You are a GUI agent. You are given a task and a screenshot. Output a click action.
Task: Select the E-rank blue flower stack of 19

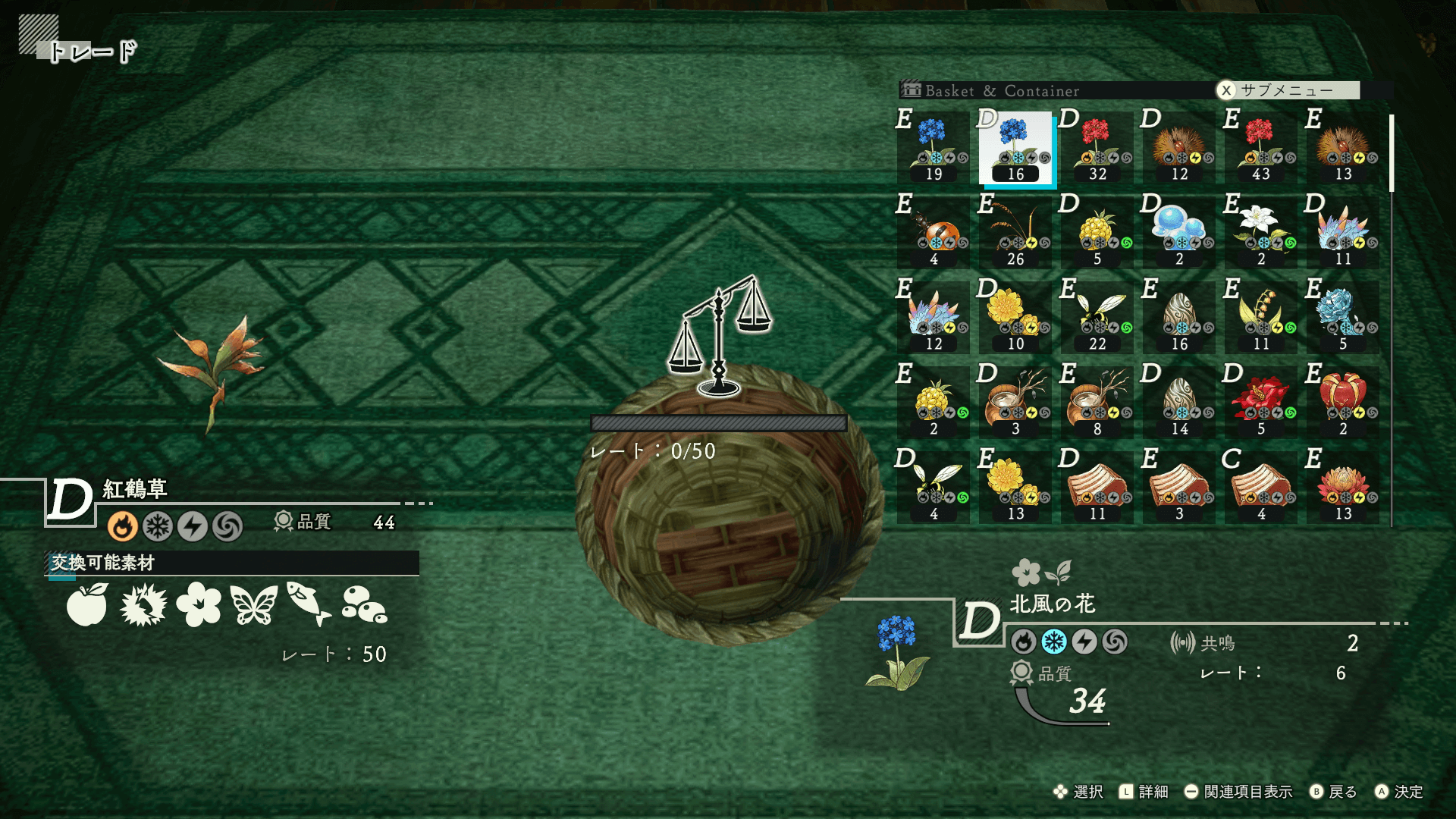[934, 149]
